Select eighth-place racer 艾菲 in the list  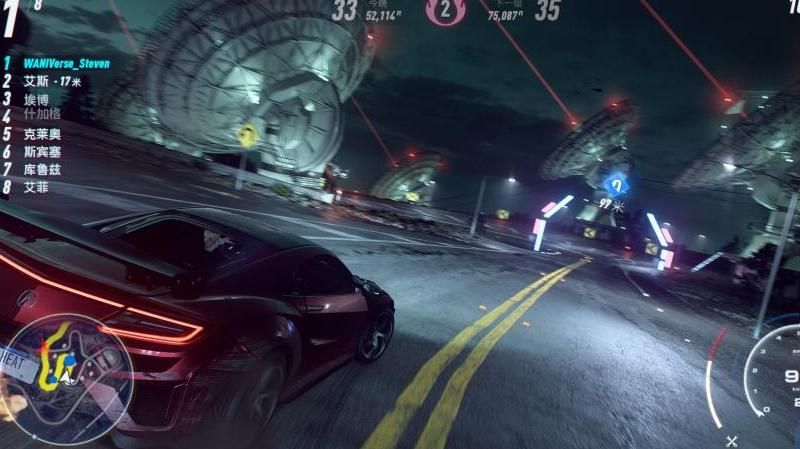35,187
